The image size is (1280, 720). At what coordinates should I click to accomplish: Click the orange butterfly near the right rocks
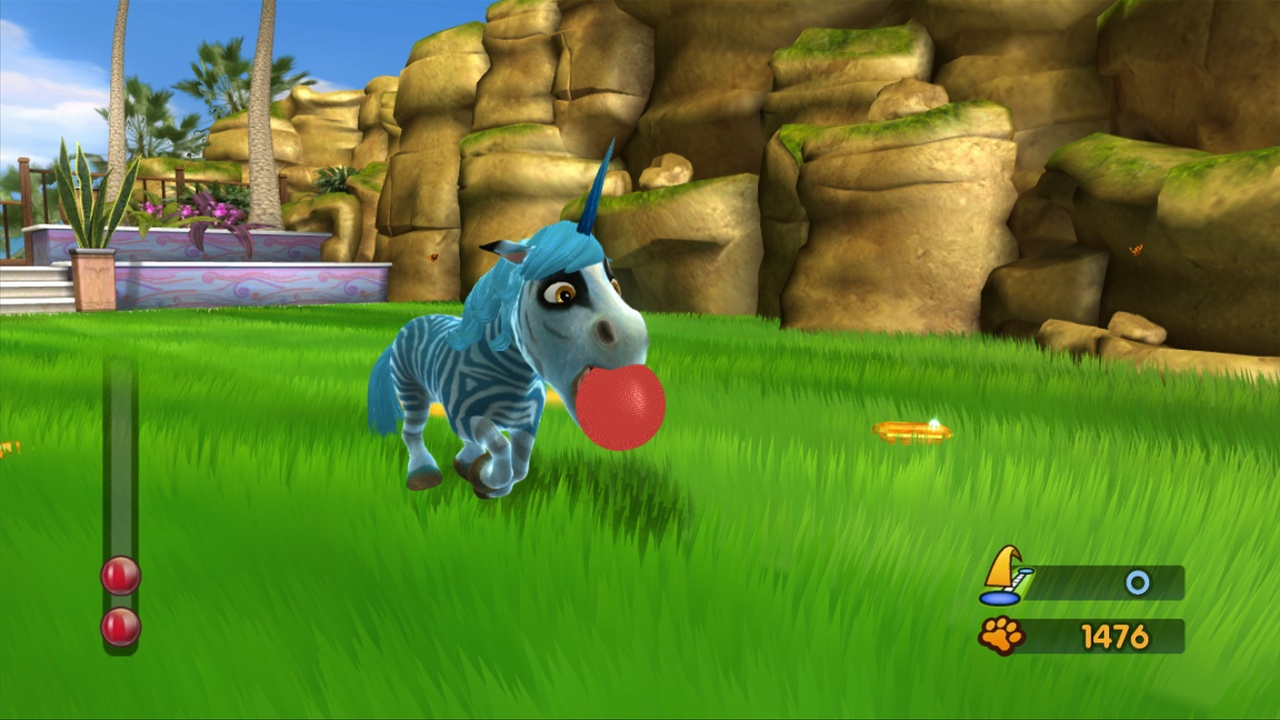pyautogui.click(x=1136, y=248)
